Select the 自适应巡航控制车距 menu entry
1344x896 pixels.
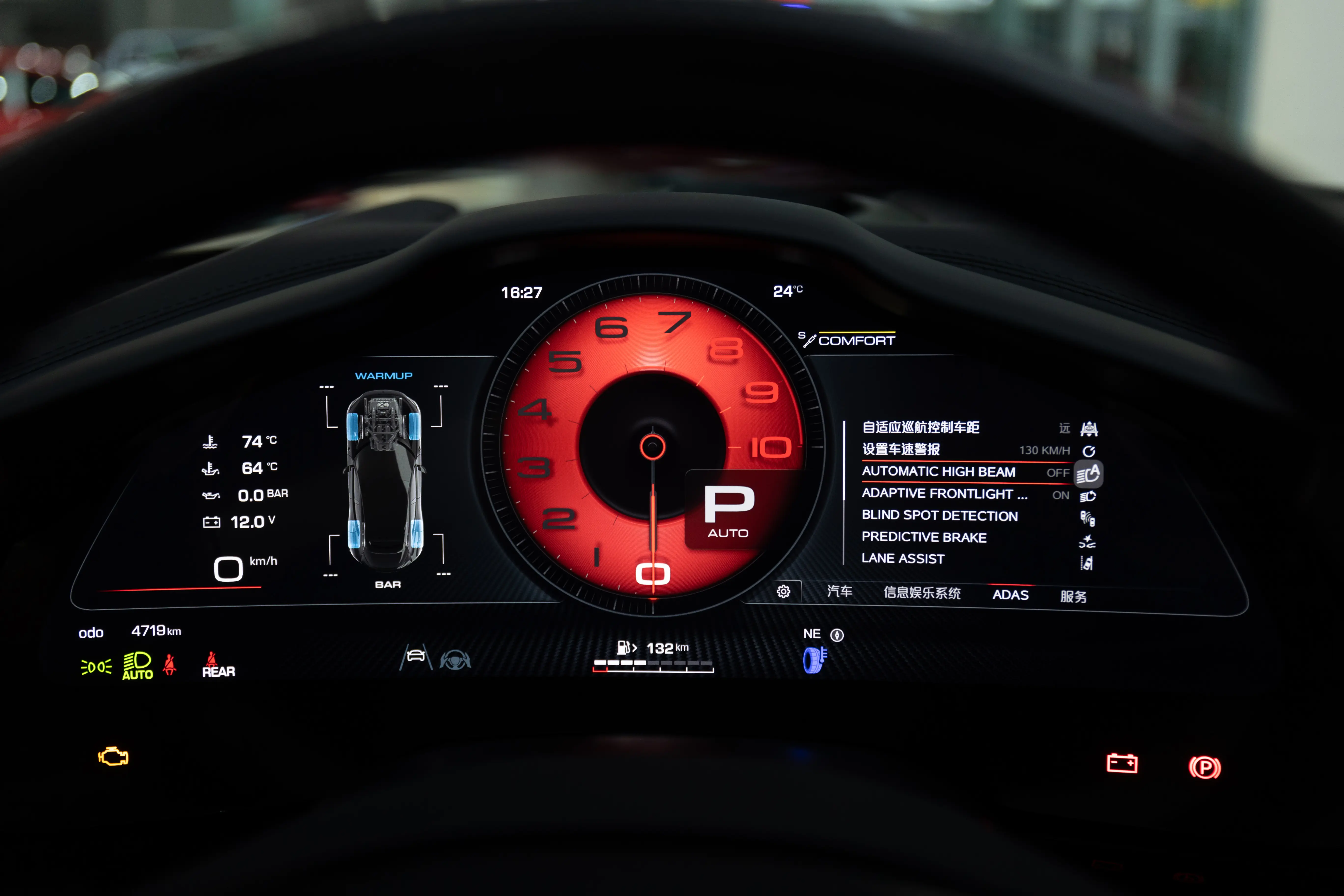point(921,427)
